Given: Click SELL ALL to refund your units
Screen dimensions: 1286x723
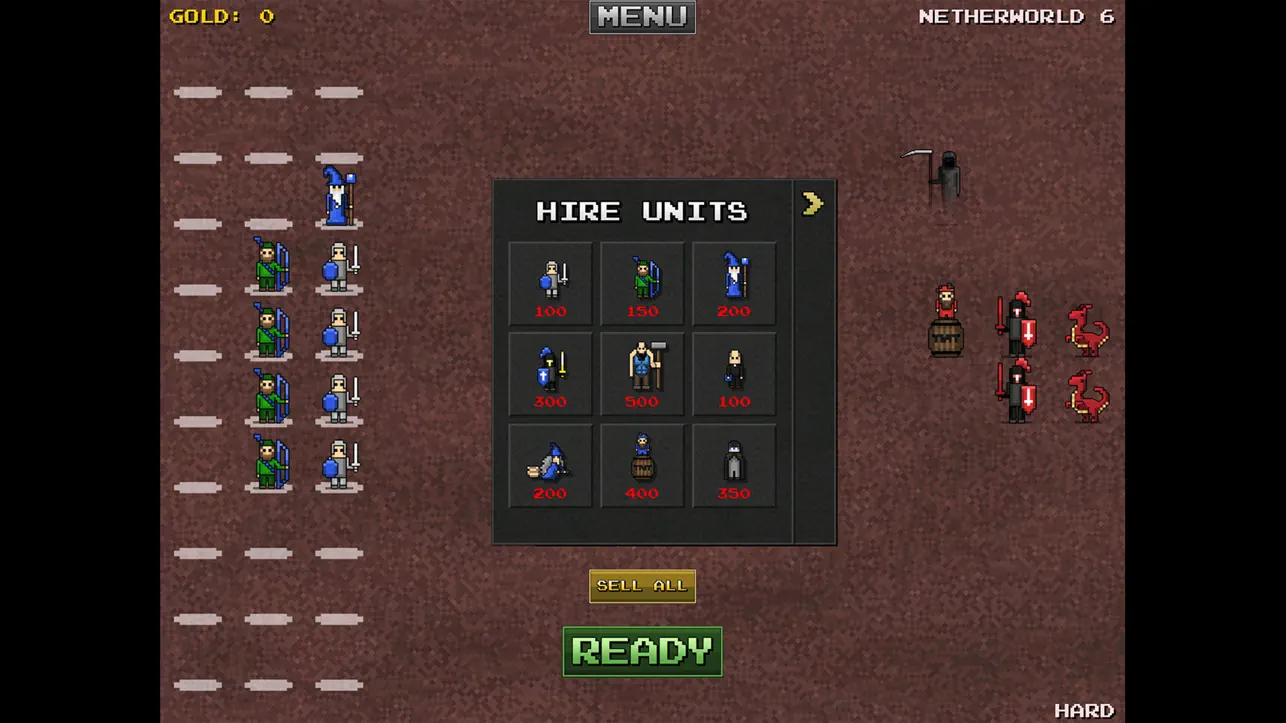Looking at the screenshot, I should [x=641, y=585].
